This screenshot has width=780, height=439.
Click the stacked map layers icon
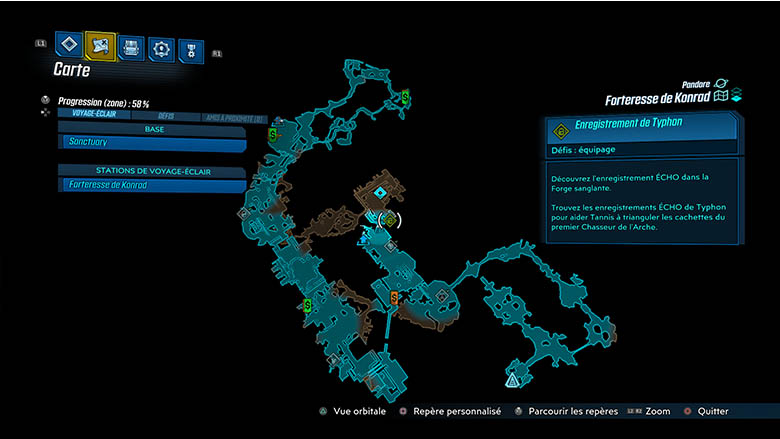coord(736,95)
